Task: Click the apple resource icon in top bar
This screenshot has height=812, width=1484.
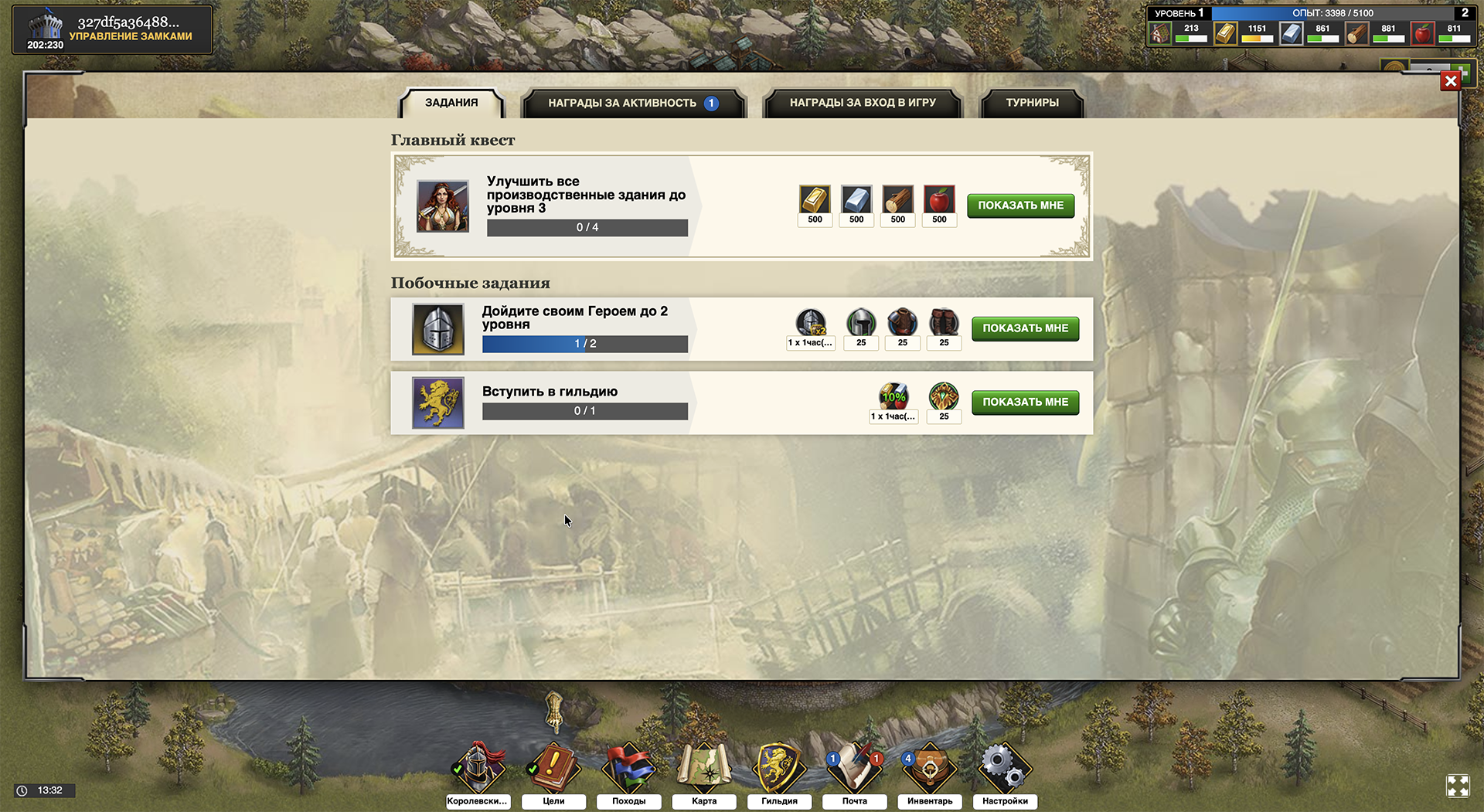Action: 1422,33
